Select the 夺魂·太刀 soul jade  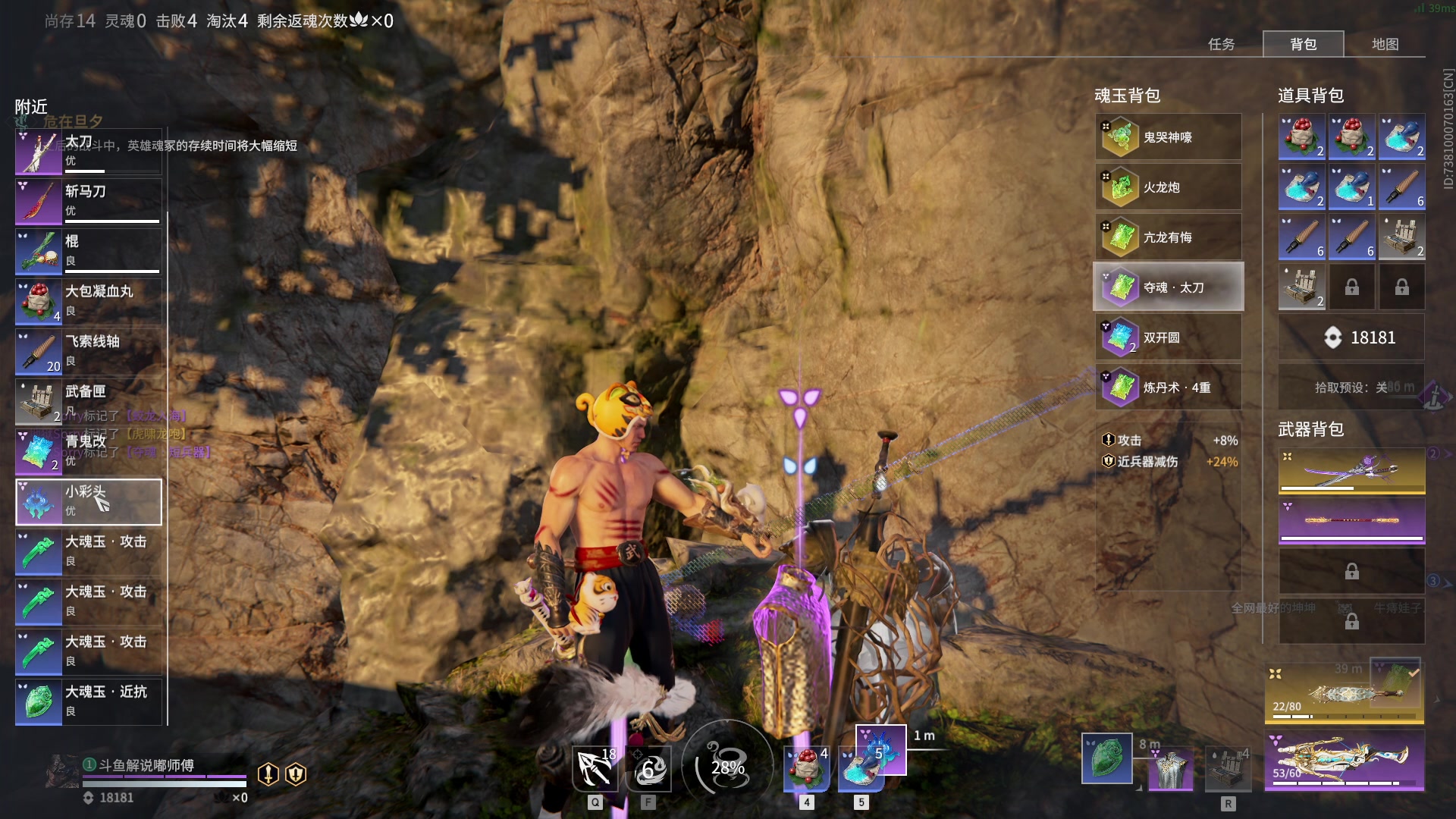[1168, 287]
